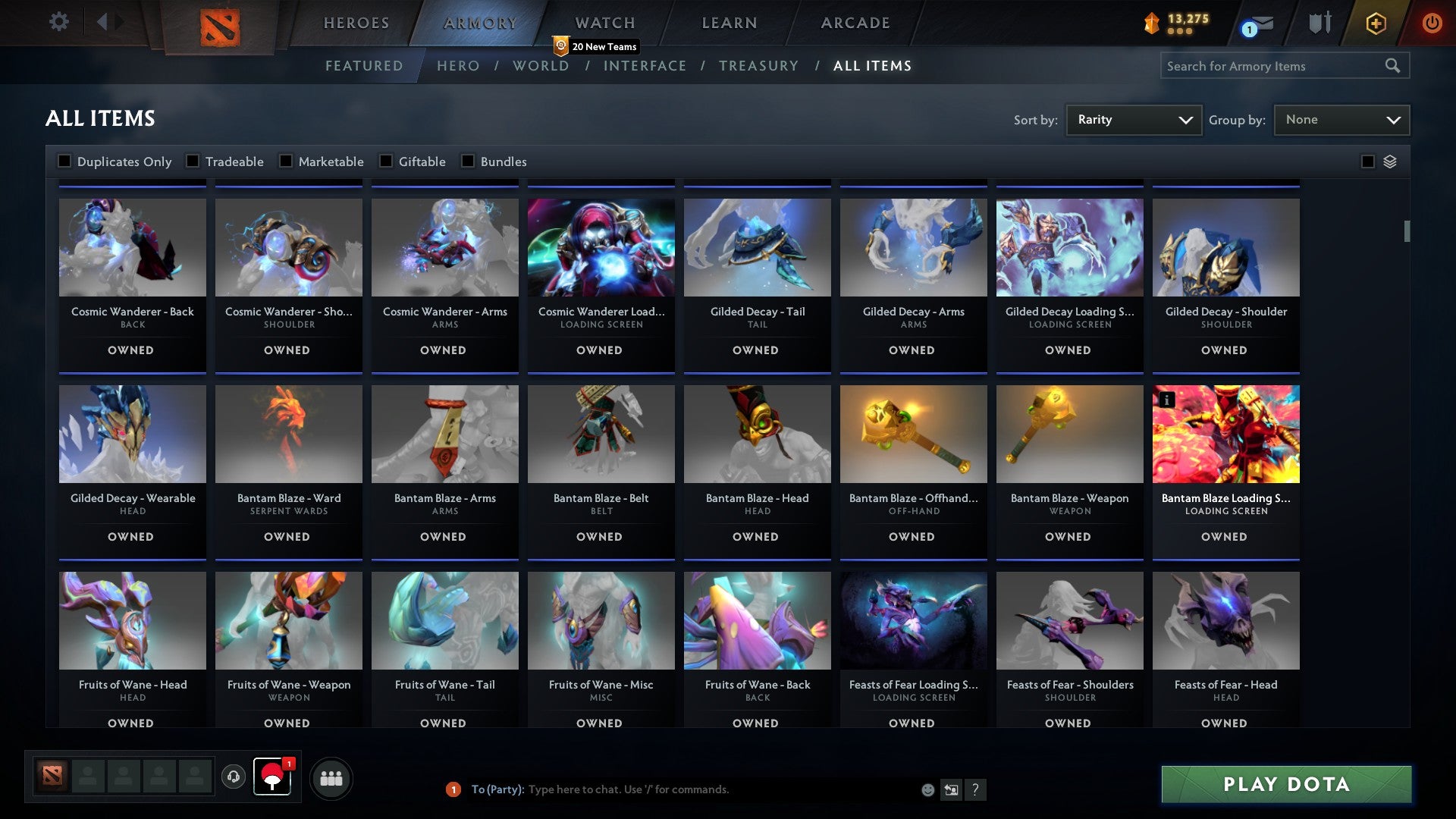Screen dimensions: 1456x819
Task: Click the headset voice chat icon
Action: (234, 778)
